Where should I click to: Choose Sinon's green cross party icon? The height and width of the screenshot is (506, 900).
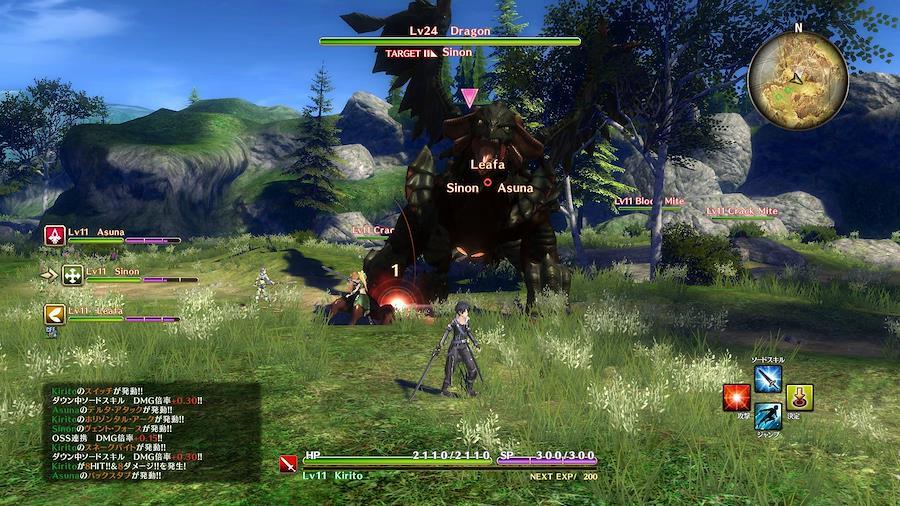coord(73,275)
